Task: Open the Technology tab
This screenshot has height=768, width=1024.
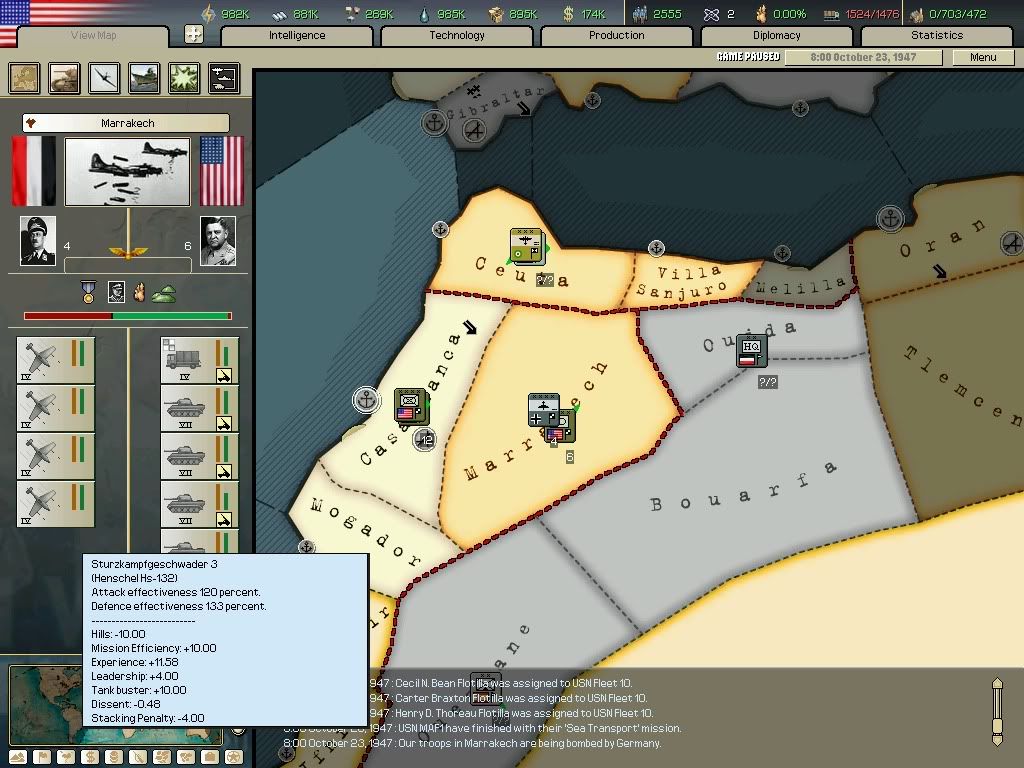Action: point(457,35)
